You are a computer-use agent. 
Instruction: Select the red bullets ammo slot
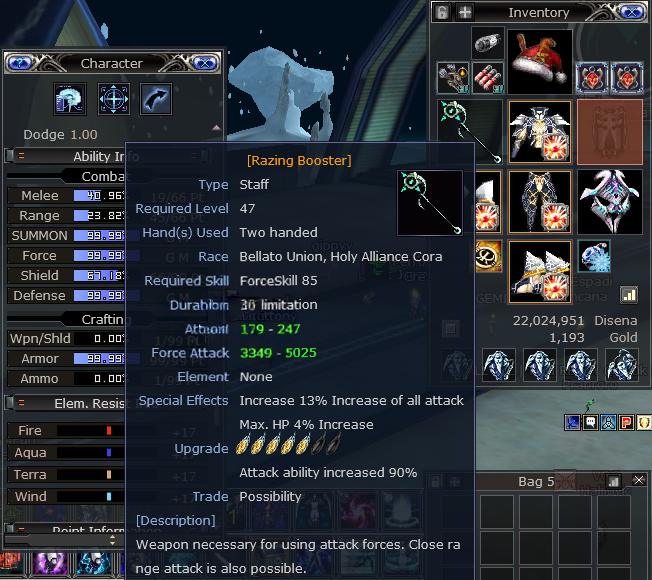tap(489, 78)
